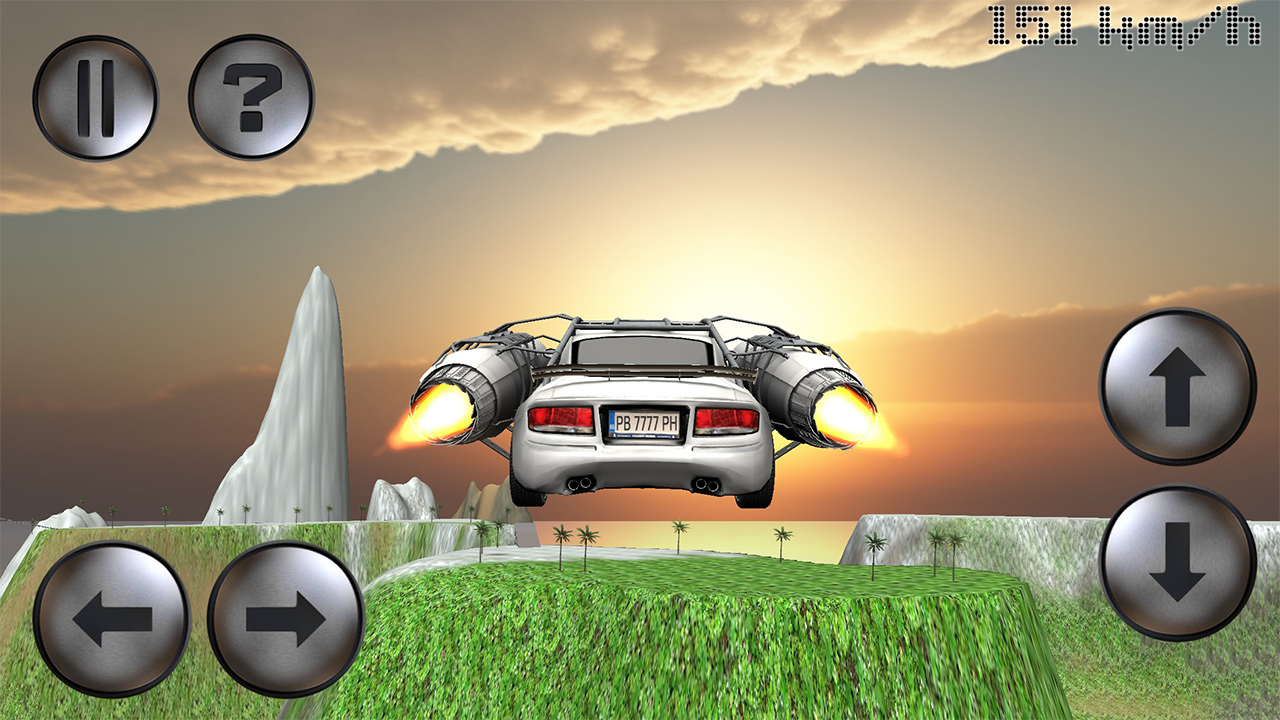1280x720 pixels.
Task: Tap the down arrow control
Action: tap(1177, 563)
